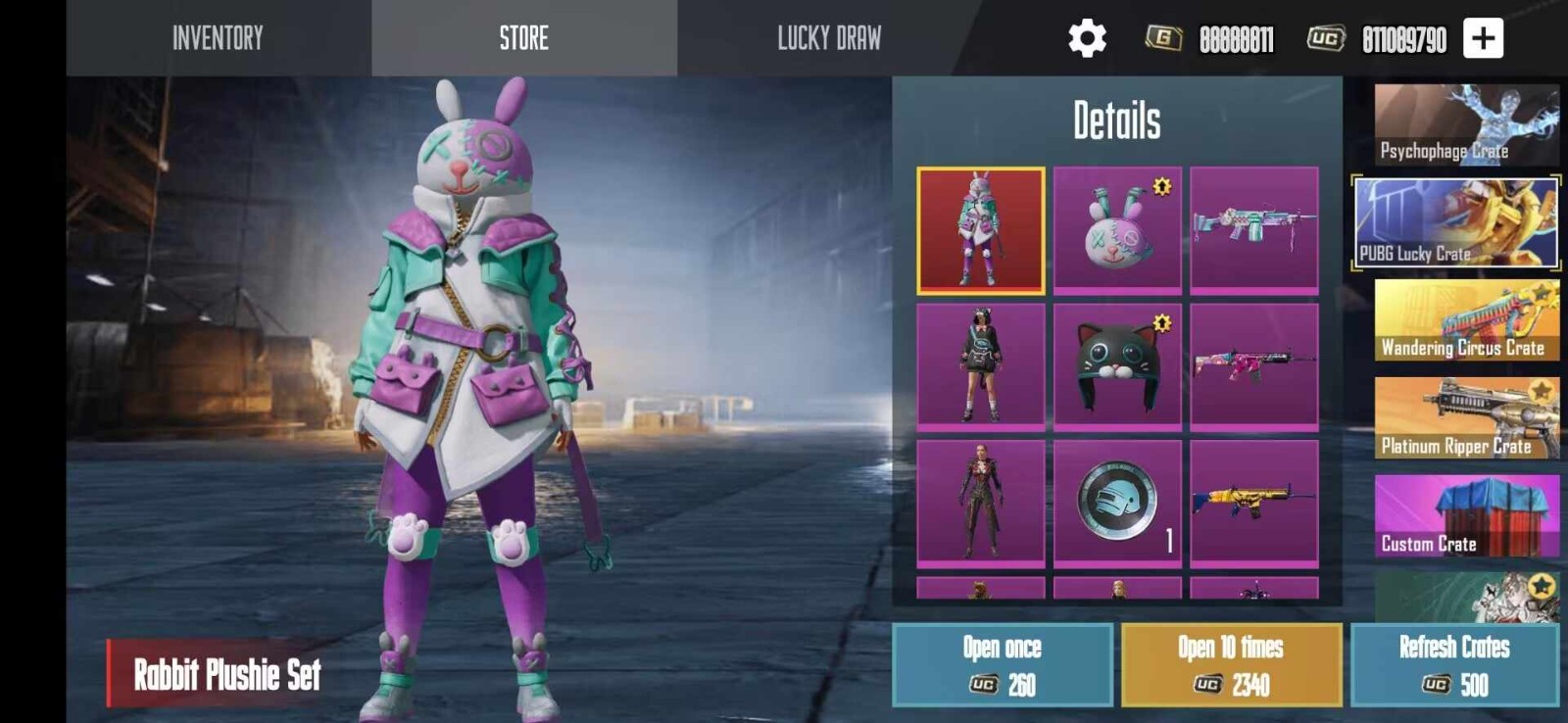Open 10 times for 2340 UC

(1232, 665)
